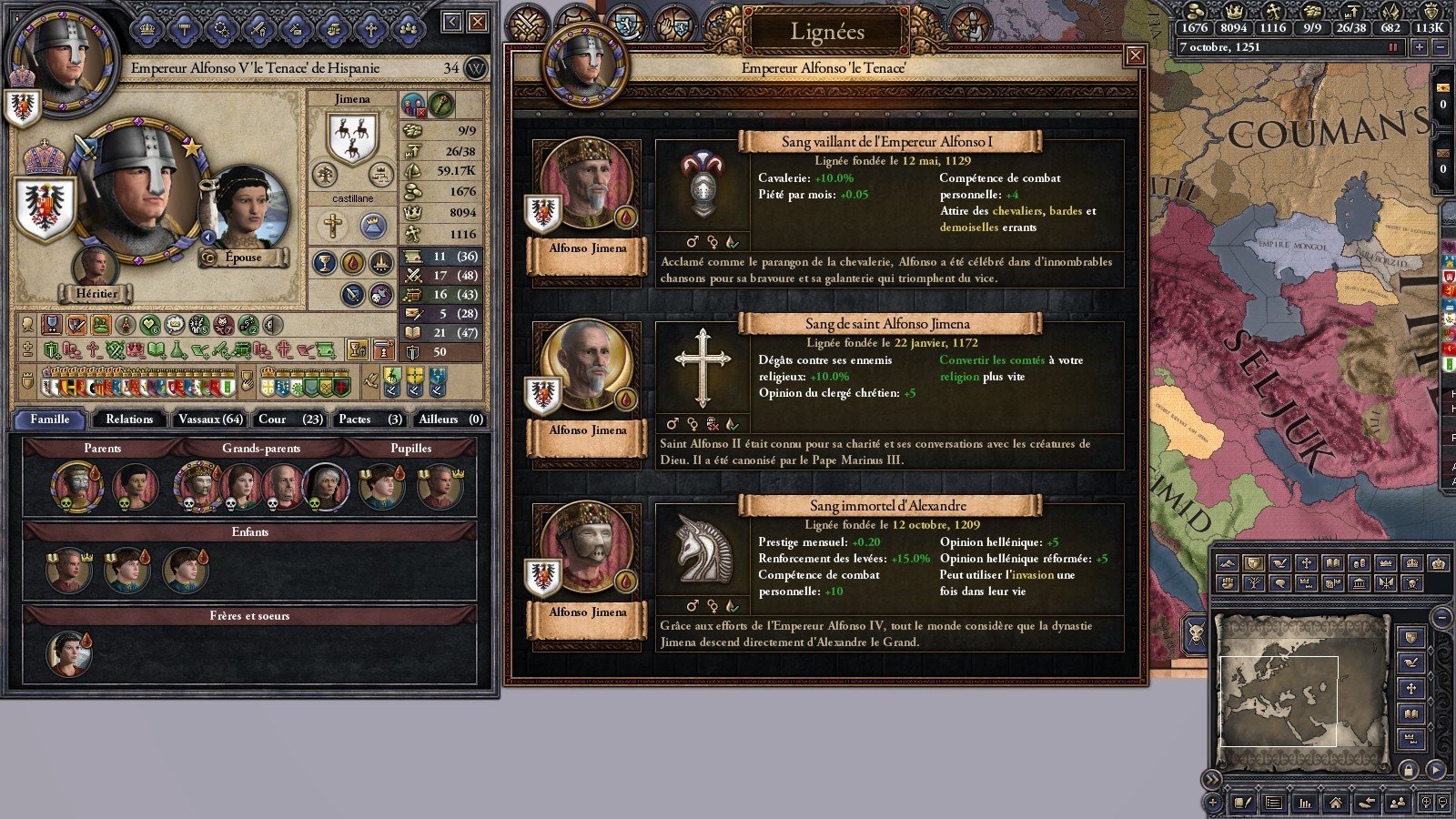1456x819 pixels.
Task: Select the Pactes (3) tab
Action: (x=369, y=420)
